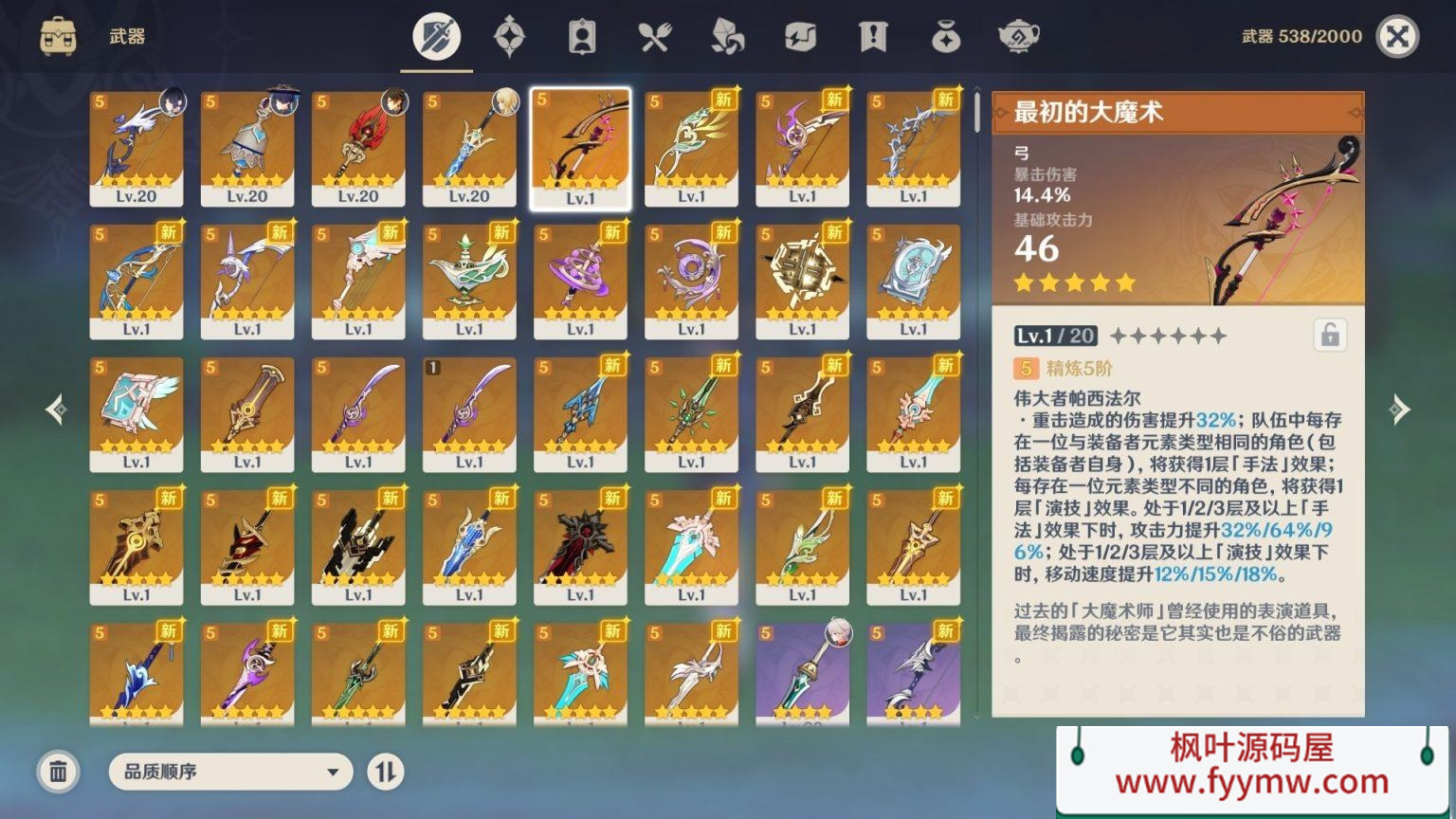The image size is (1456, 819).
Task: Go to next page with right arrow
Action: coord(1400,409)
